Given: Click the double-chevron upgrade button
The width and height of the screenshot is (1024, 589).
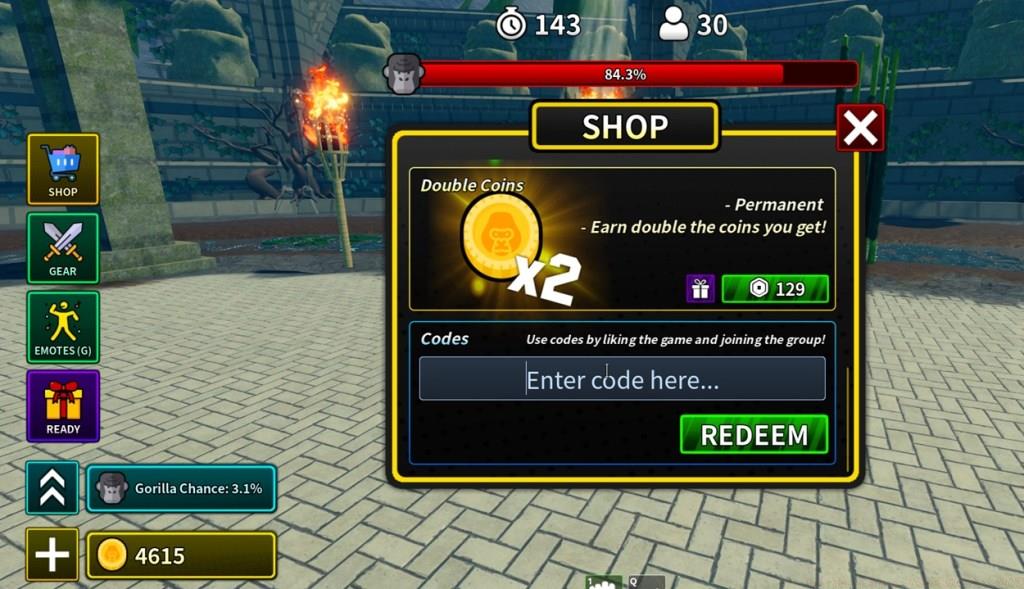Looking at the screenshot, I should click(52, 488).
